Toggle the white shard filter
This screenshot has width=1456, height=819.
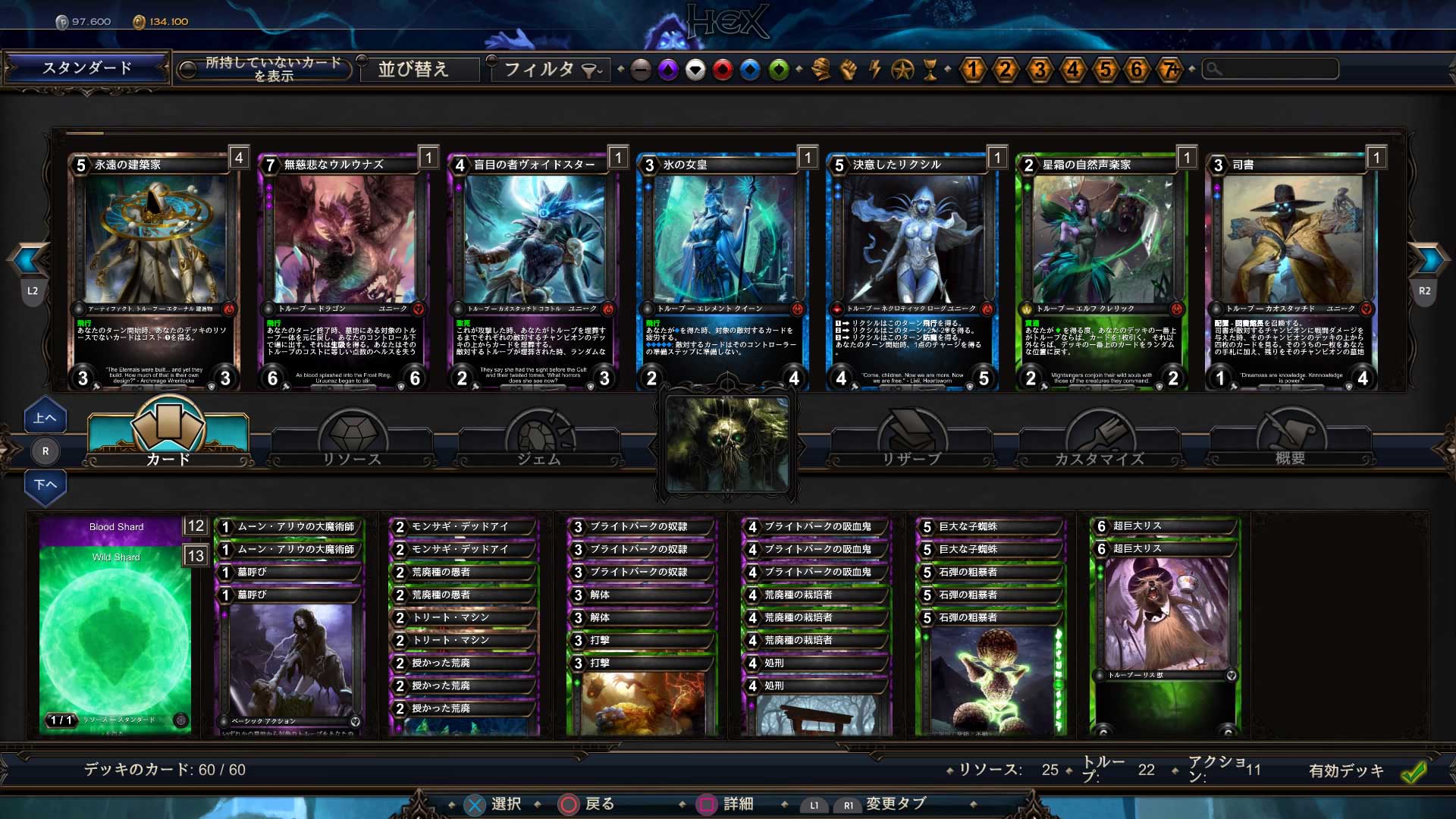tap(695, 70)
